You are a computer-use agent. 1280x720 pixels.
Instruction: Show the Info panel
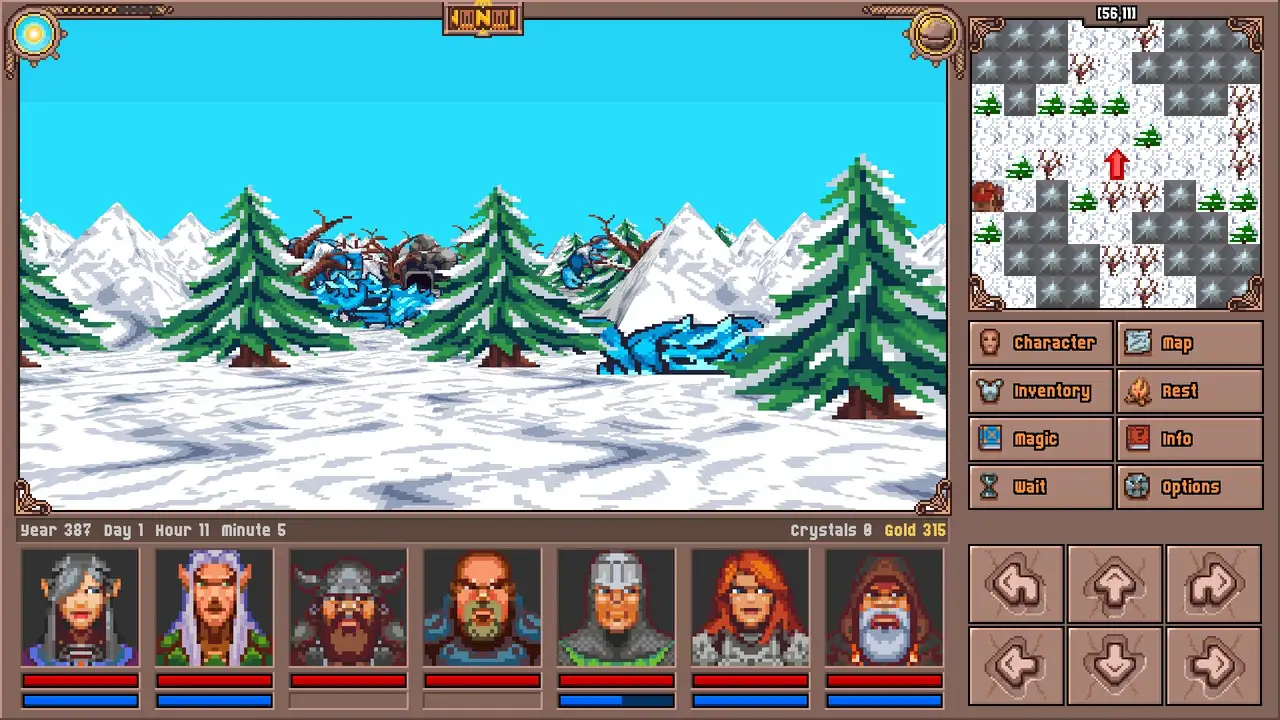click(1189, 439)
